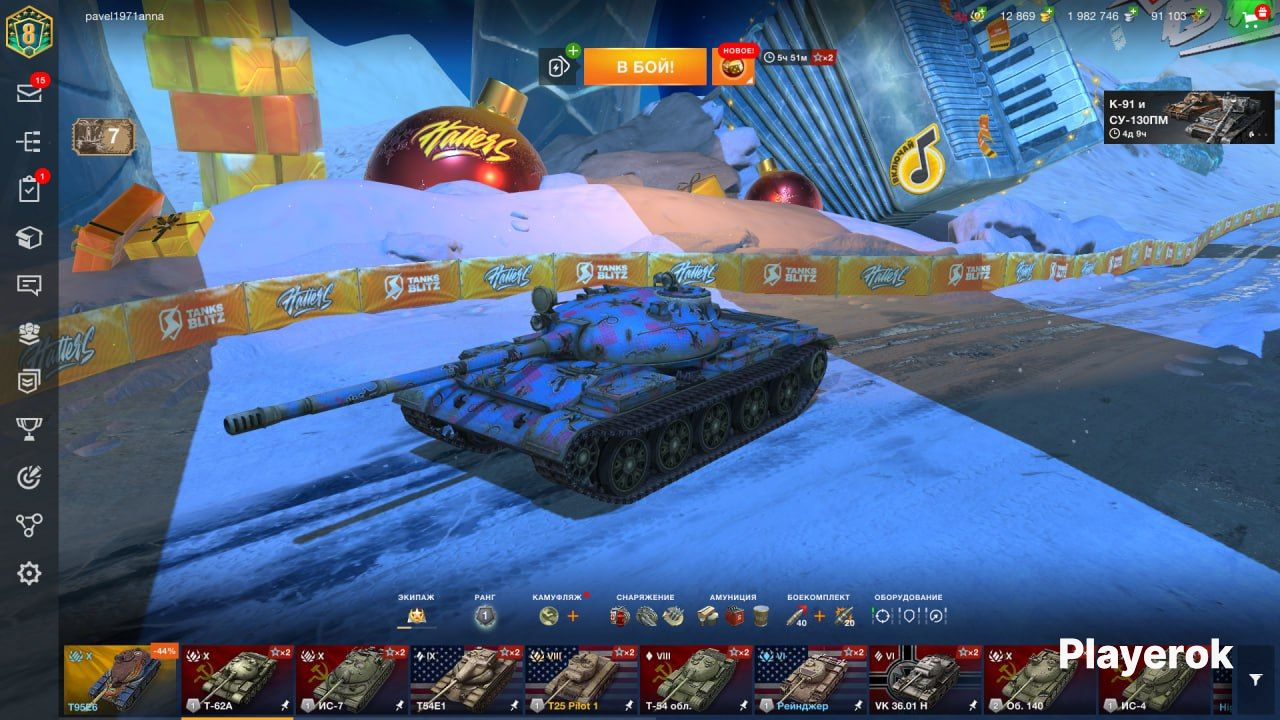Select the T-62A tank in the carousel
This screenshot has height=720, width=1280.
click(237, 680)
